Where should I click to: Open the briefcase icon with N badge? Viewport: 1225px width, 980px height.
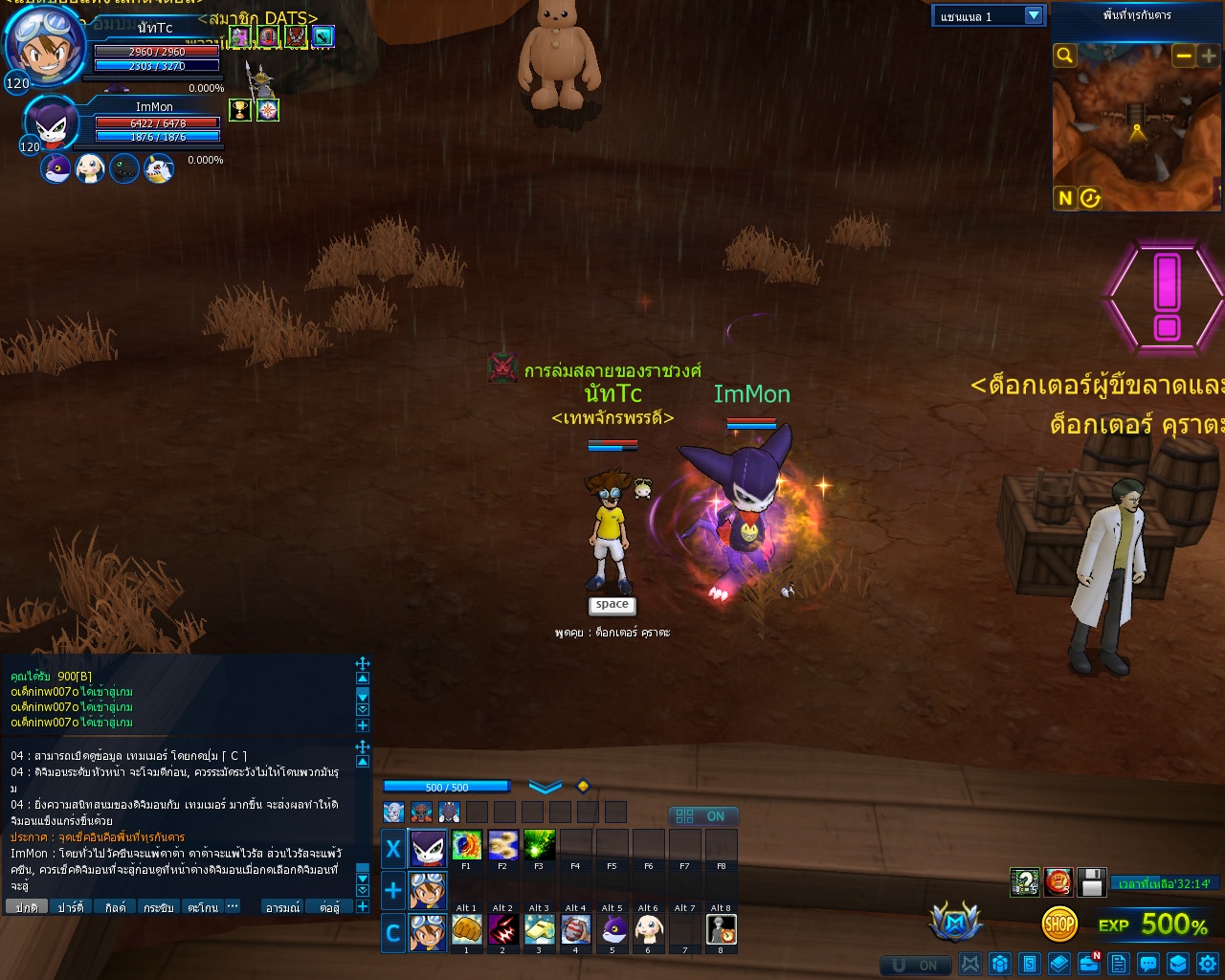pos(1088,964)
